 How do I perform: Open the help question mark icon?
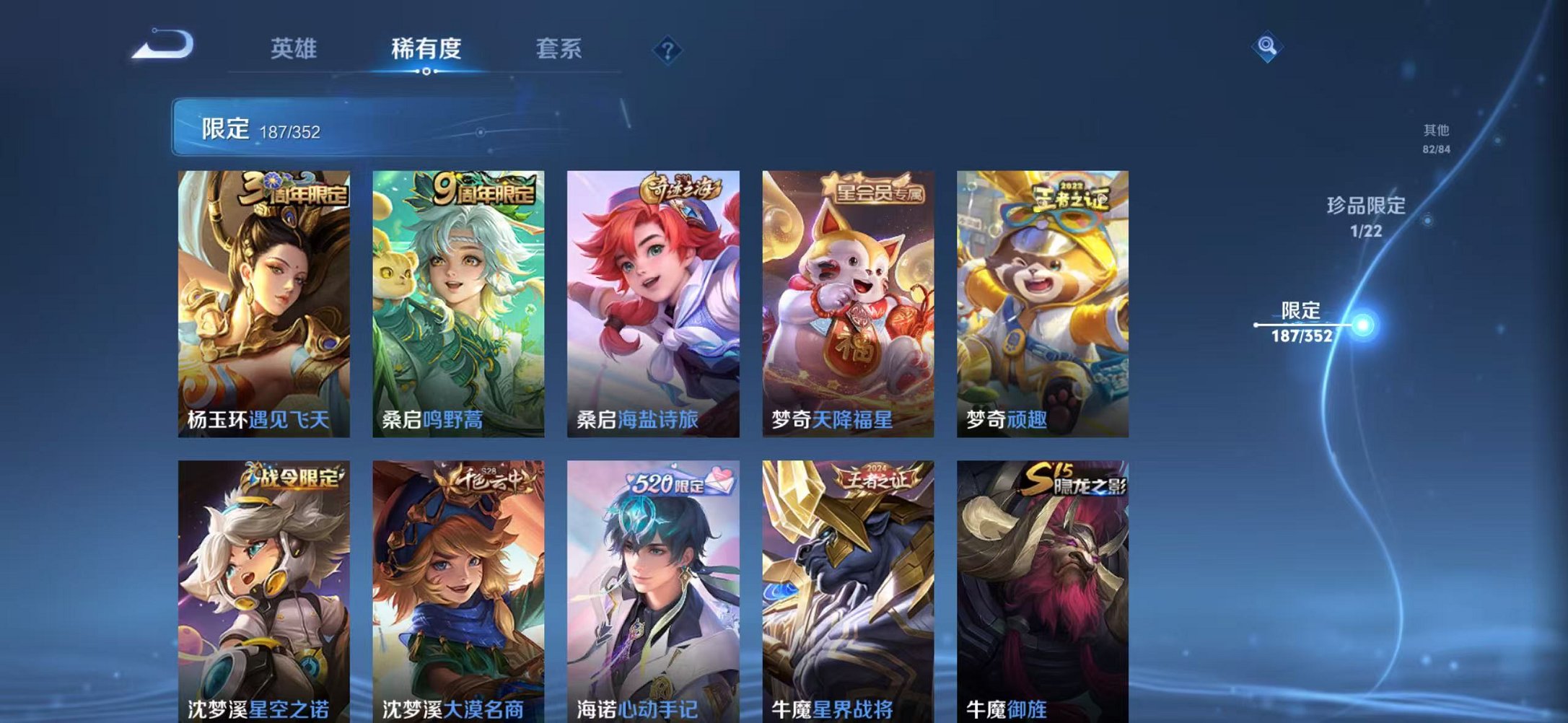669,49
